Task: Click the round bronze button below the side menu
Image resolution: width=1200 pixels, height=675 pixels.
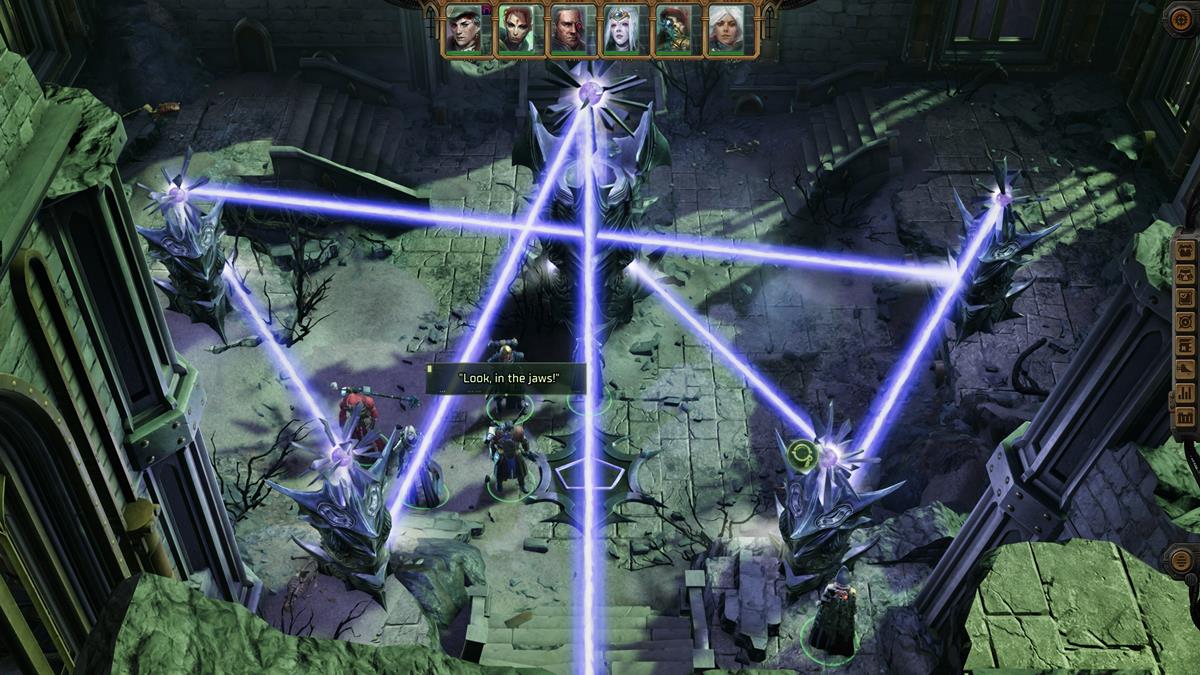Action: click(x=1182, y=559)
